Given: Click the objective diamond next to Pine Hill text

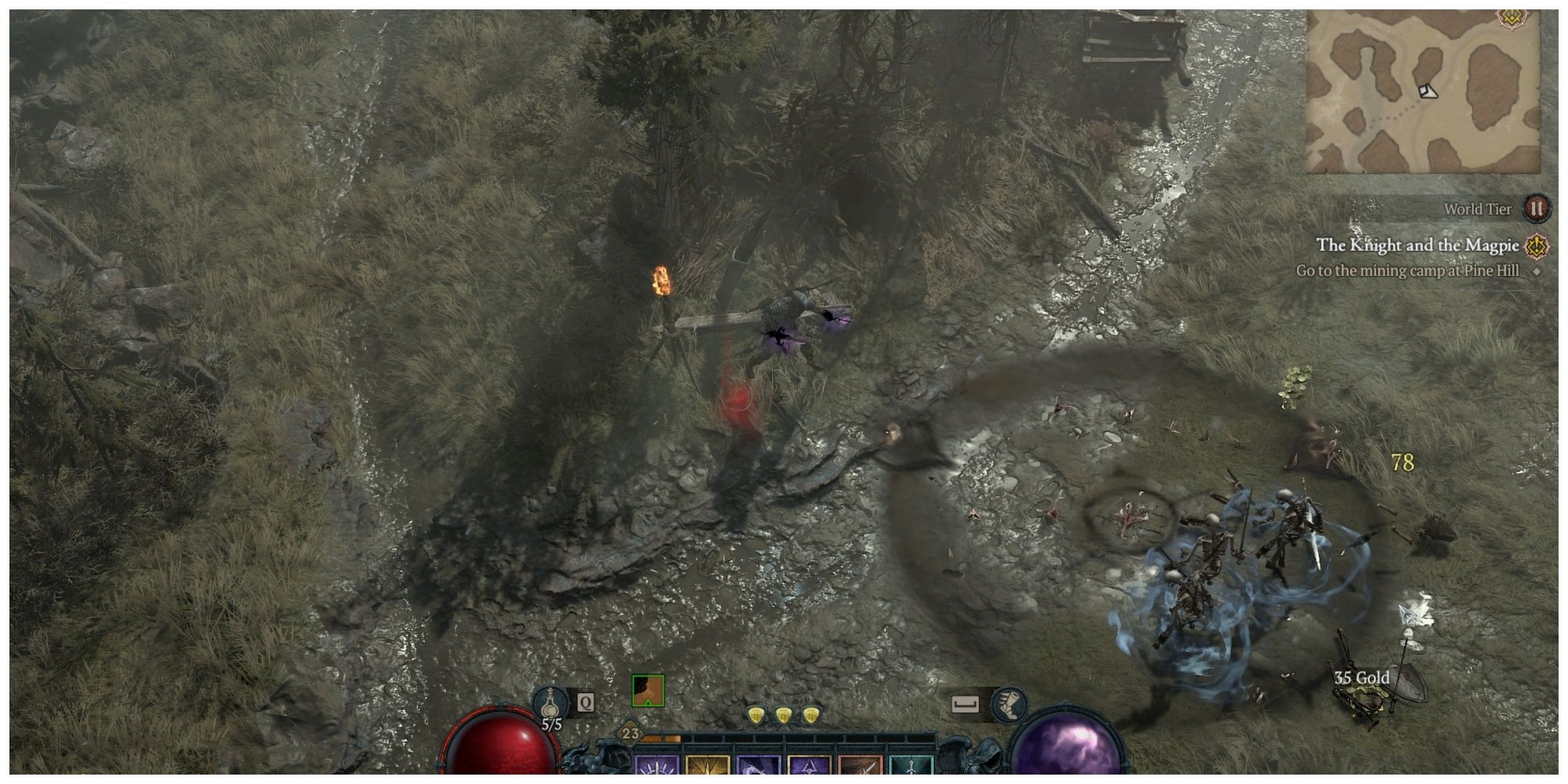Looking at the screenshot, I should 1535,273.
